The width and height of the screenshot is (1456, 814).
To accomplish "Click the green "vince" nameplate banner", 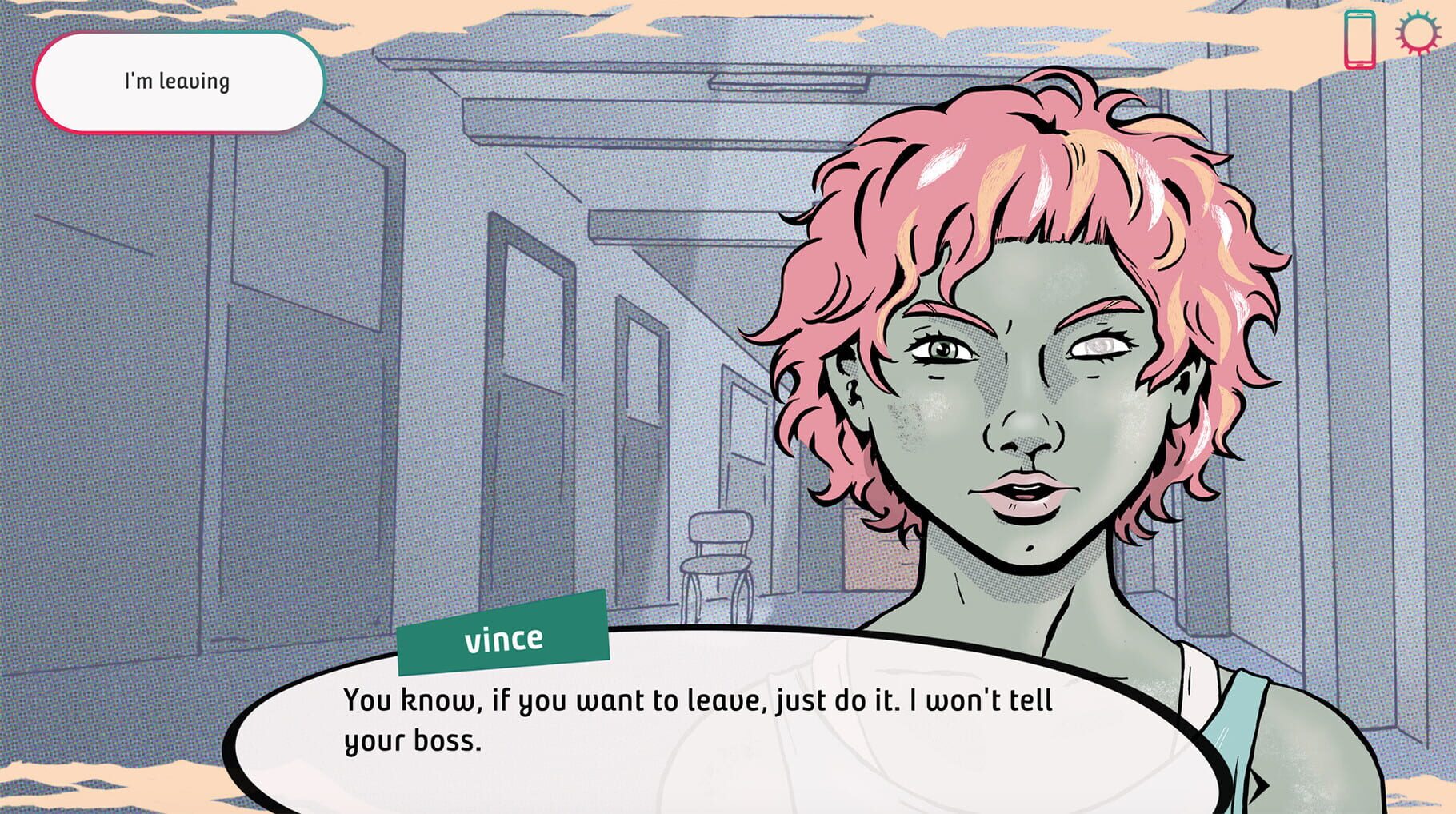I will [x=504, y=637].
